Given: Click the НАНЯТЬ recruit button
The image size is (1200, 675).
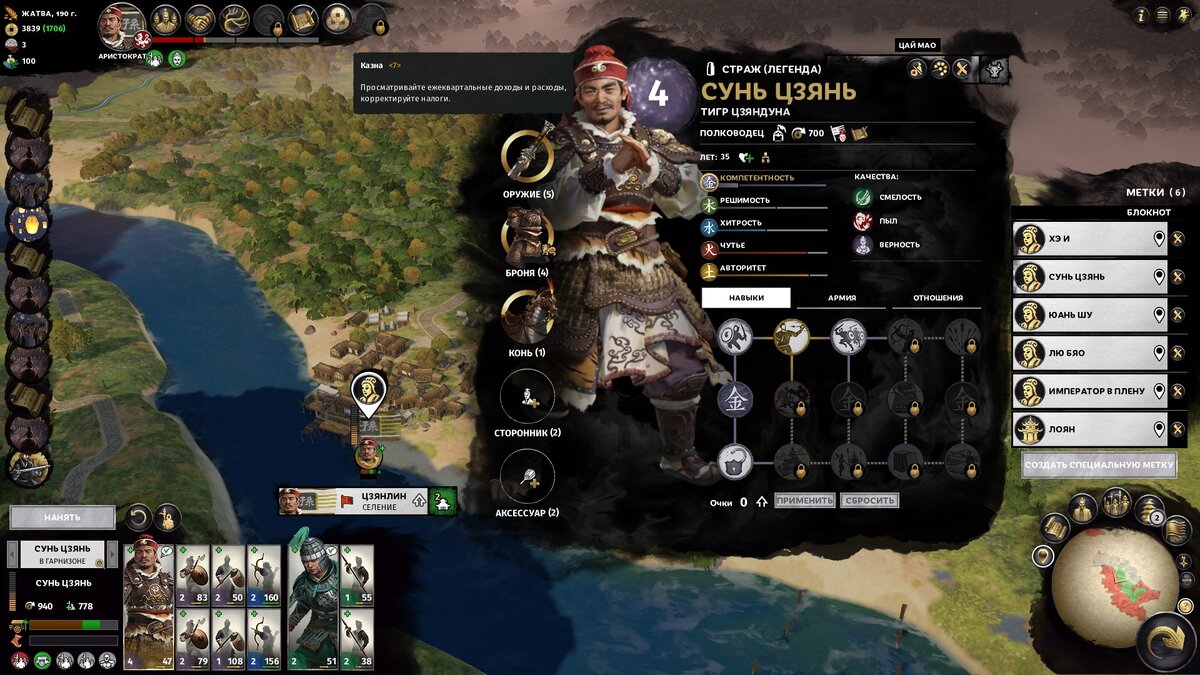Looking at the screenshot, I should click(x=62, y=517).
